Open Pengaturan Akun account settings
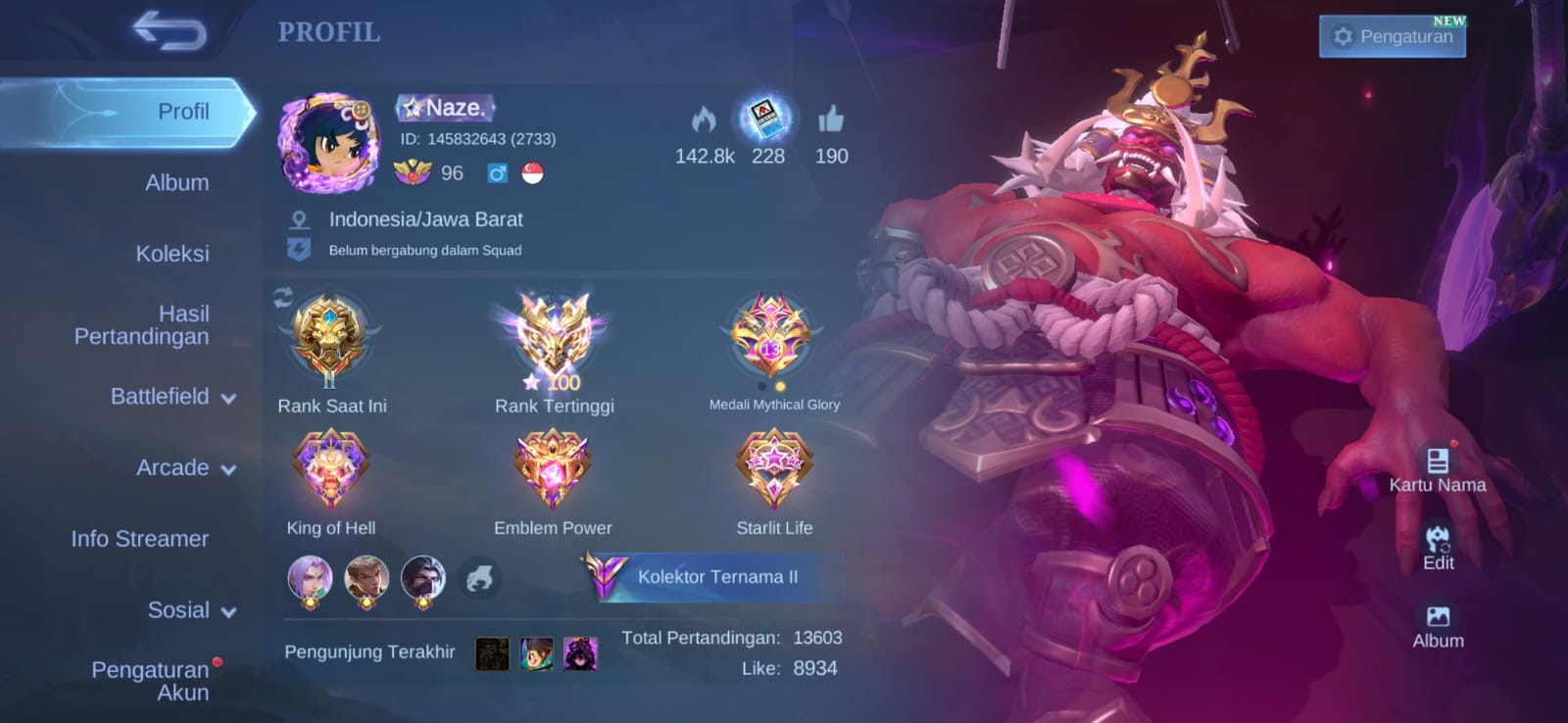Screen dimensions: 1568x723 [151, 681]
